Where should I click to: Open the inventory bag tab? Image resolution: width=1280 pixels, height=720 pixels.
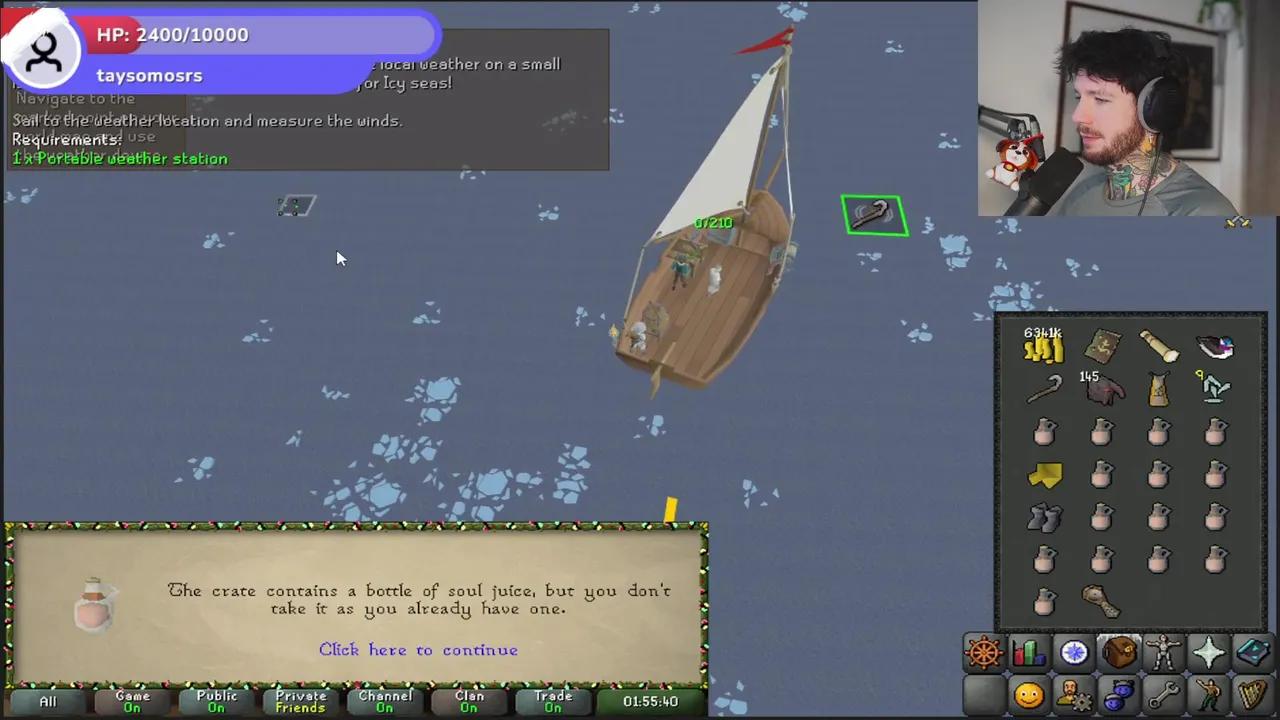1118,652
